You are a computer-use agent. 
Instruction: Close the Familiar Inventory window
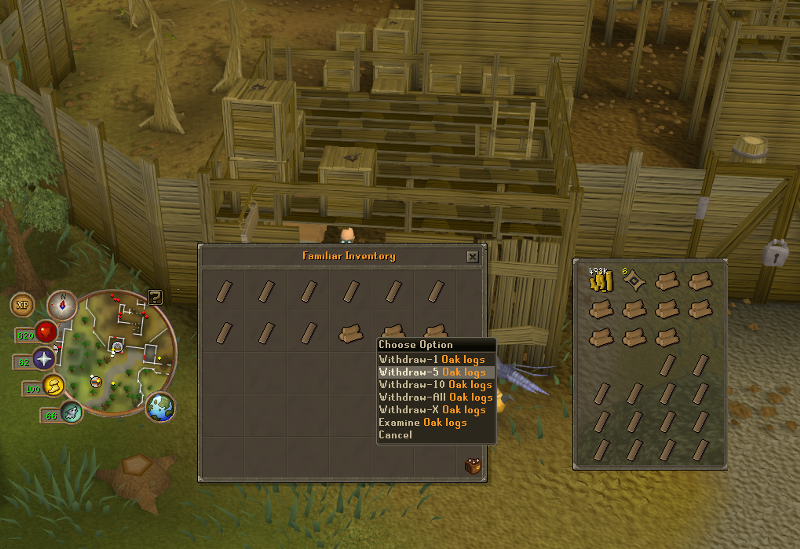click(472, 256)
